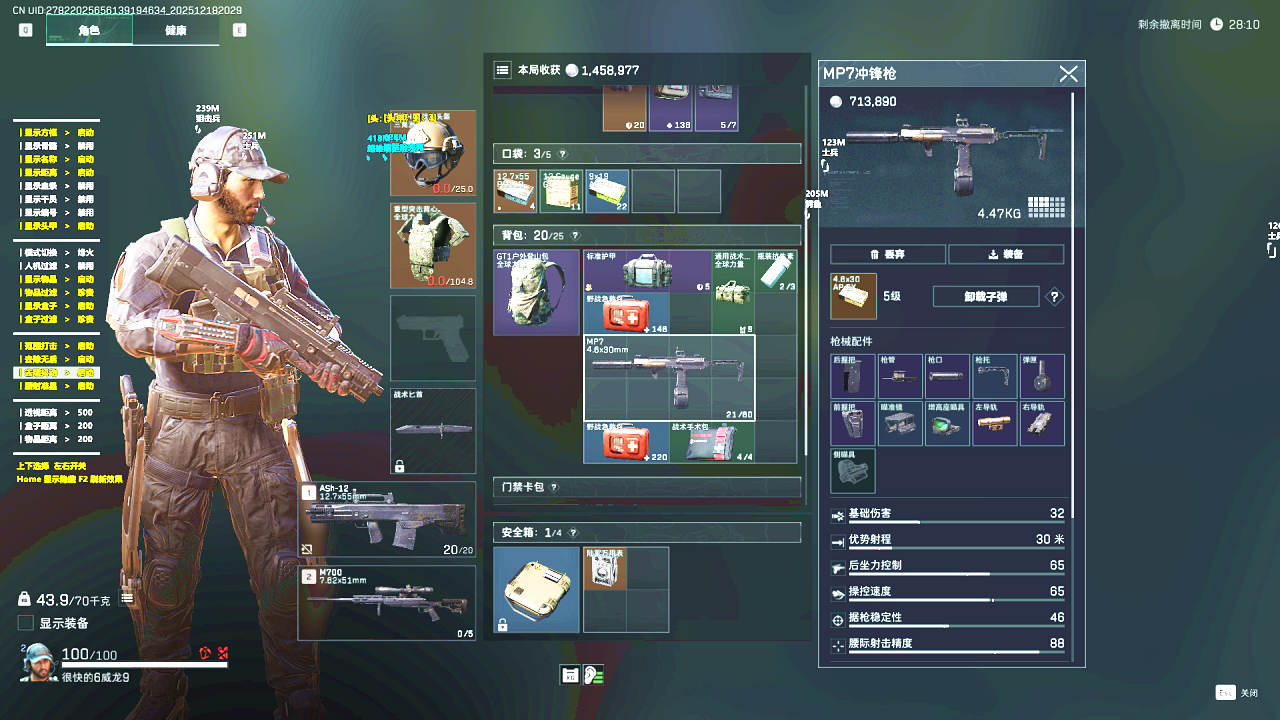Screen dimensions: 1280x720
Task: Open the 本局收获 loot list icon
Action: click(502, 70)
